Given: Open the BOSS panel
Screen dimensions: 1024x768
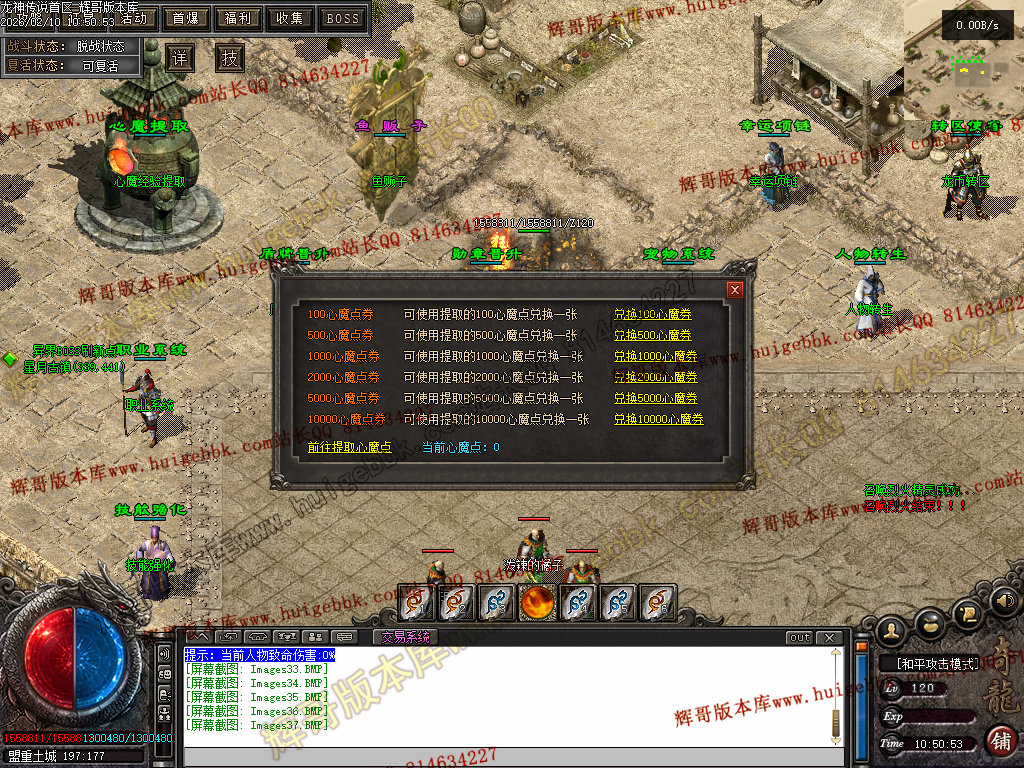Looking at the screenshot, I should [x=343, y=18].
